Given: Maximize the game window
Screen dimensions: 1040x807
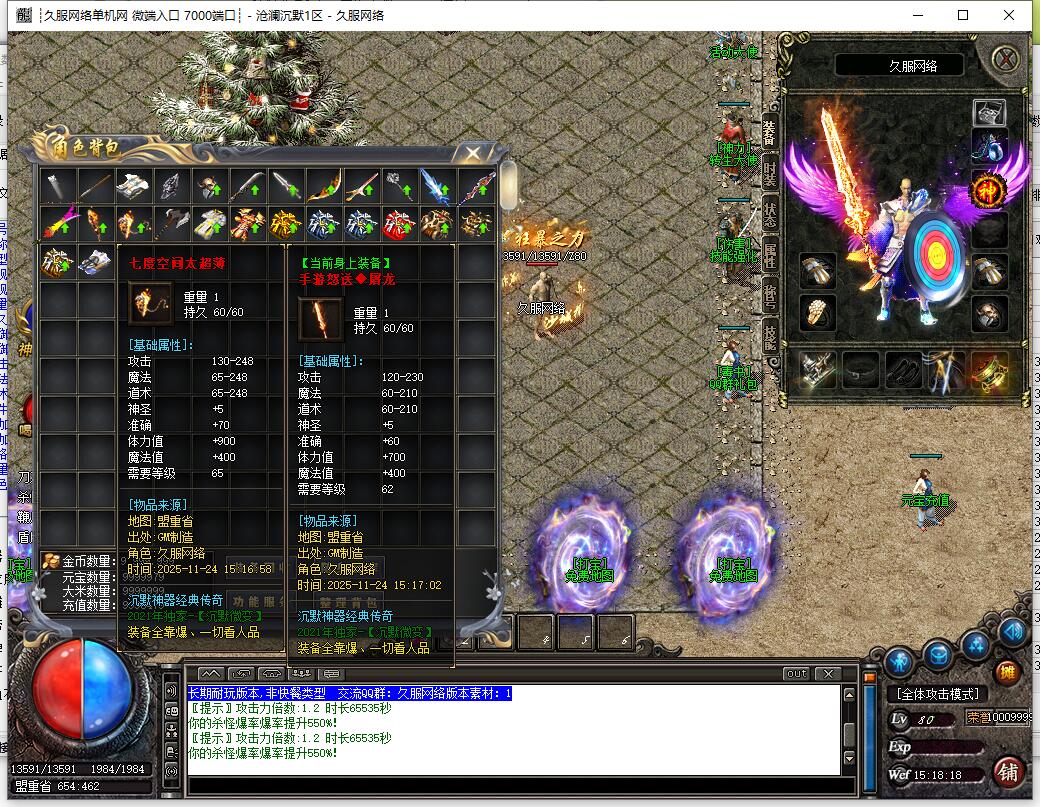Looking at the screenshot, I should pyautogui.click(x=963, y=15).
